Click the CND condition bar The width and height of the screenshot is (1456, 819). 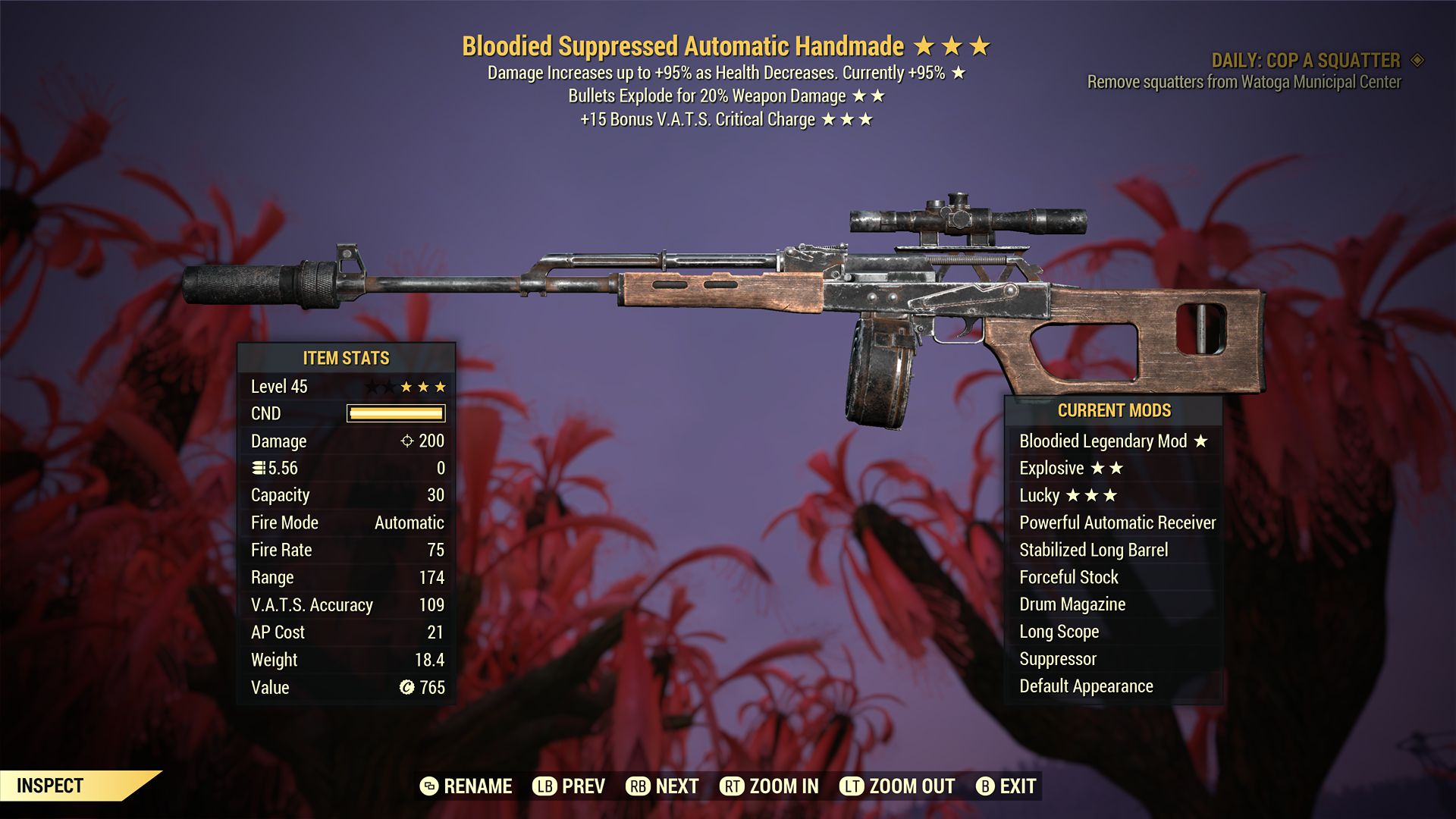point(395,413)
